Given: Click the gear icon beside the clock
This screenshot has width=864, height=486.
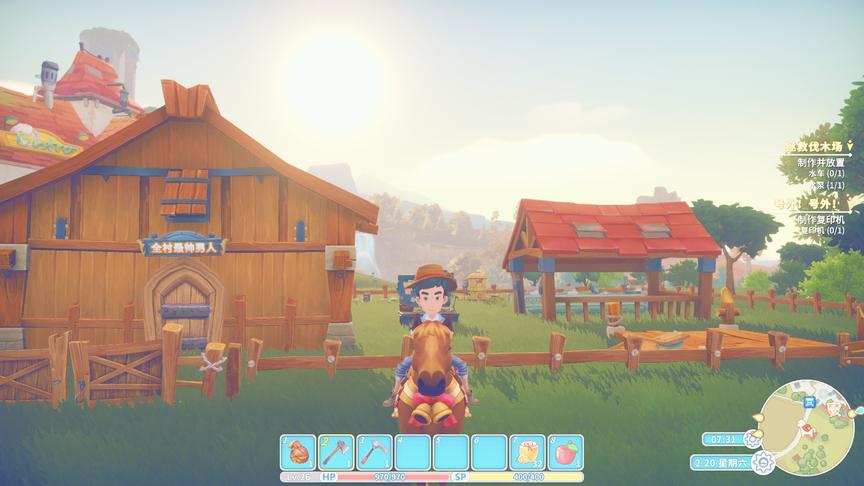Looking at the screenshot, I should point(753,438).
